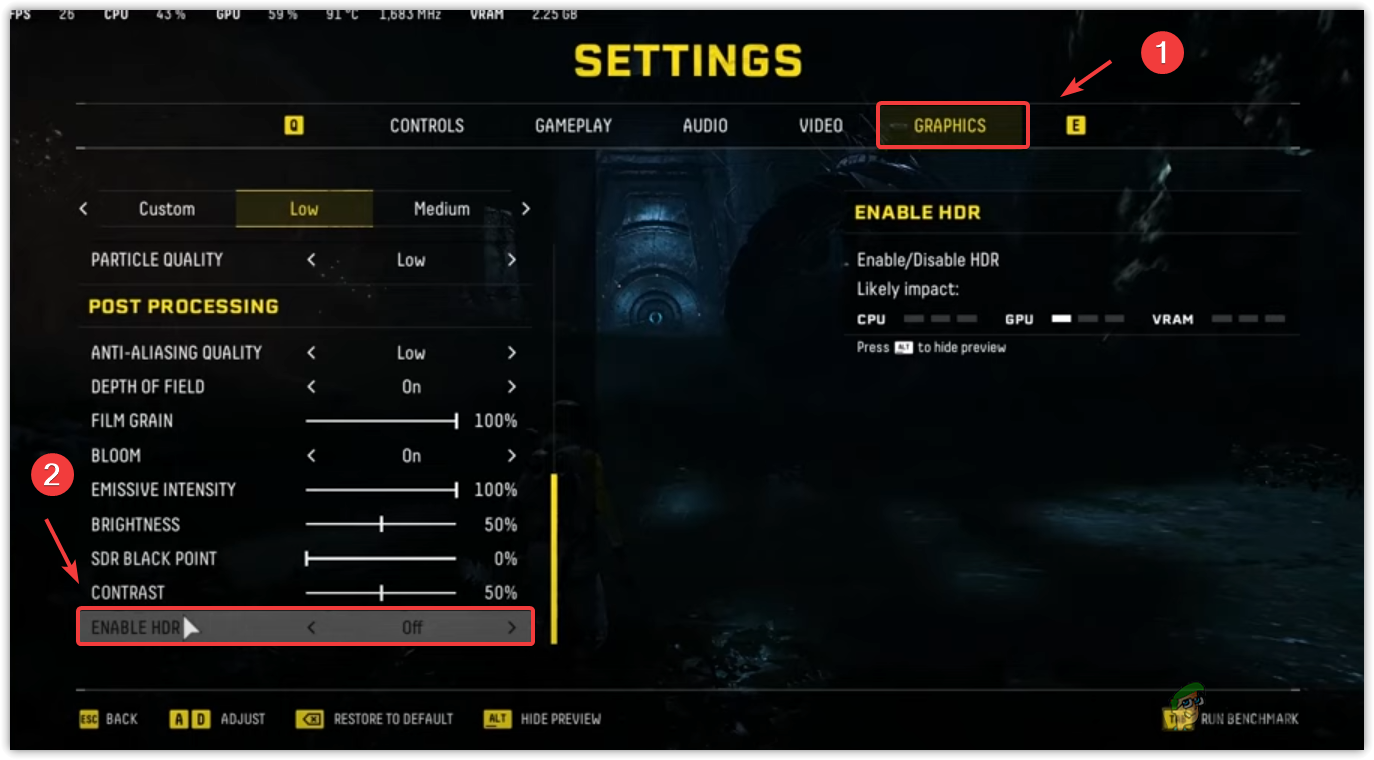Switch to the Controls tab
The width and height of the screenshot is (1374, 760).
[x=426, y=126]
